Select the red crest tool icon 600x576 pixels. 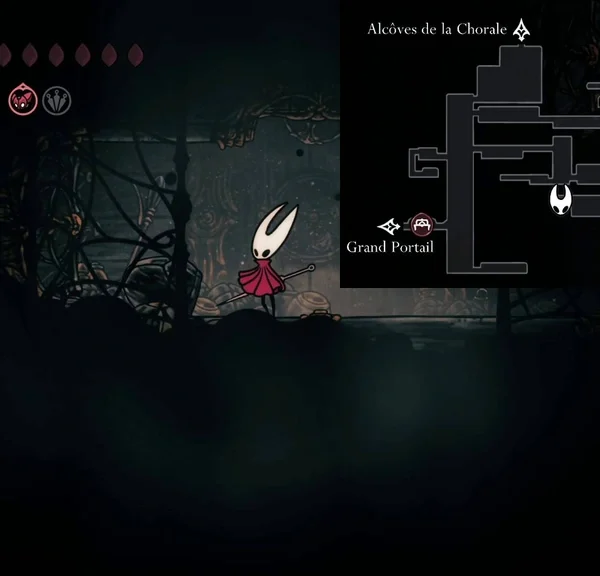[23, 99]
